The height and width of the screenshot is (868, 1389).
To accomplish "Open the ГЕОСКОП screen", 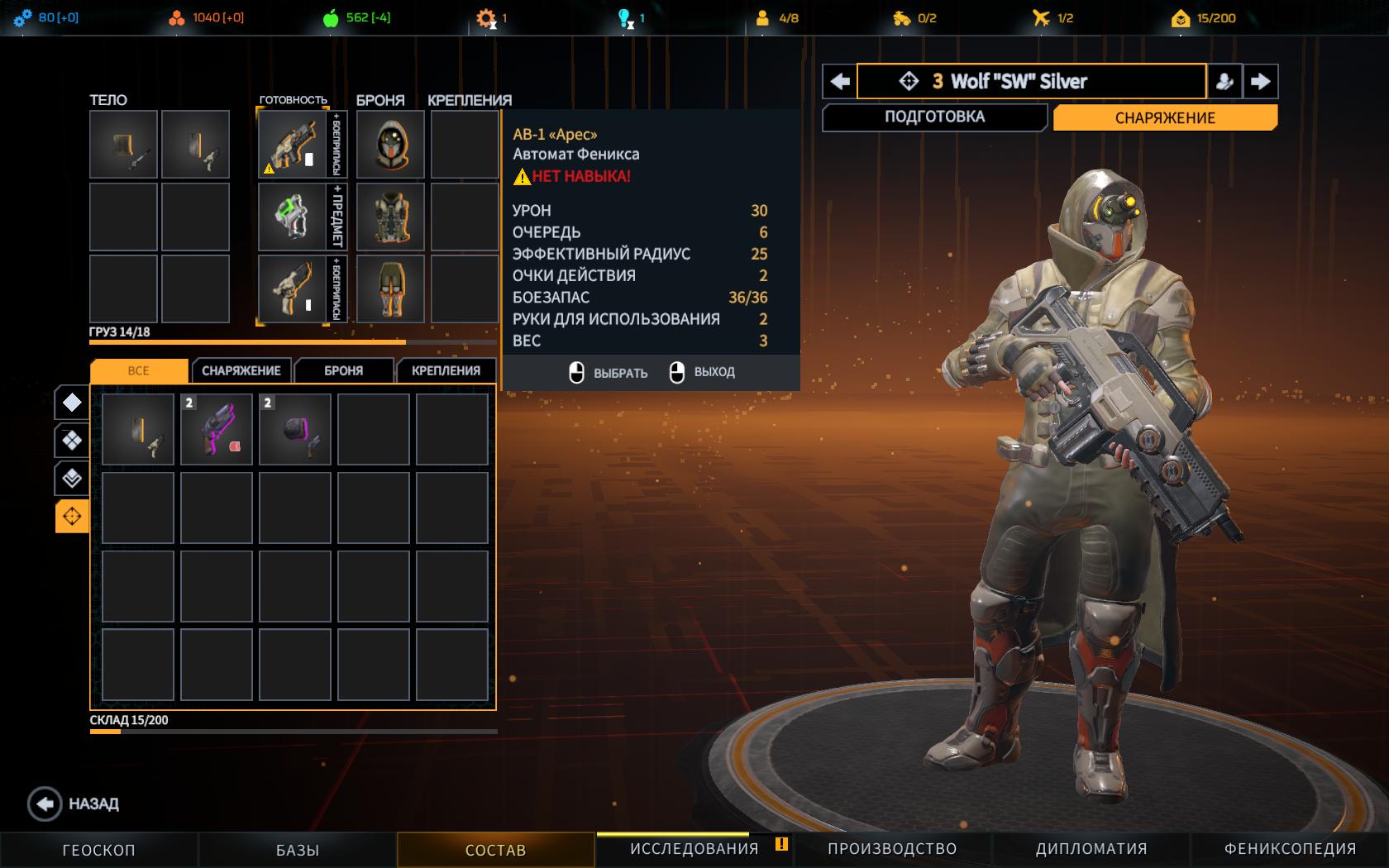I will tap(98, 849).
